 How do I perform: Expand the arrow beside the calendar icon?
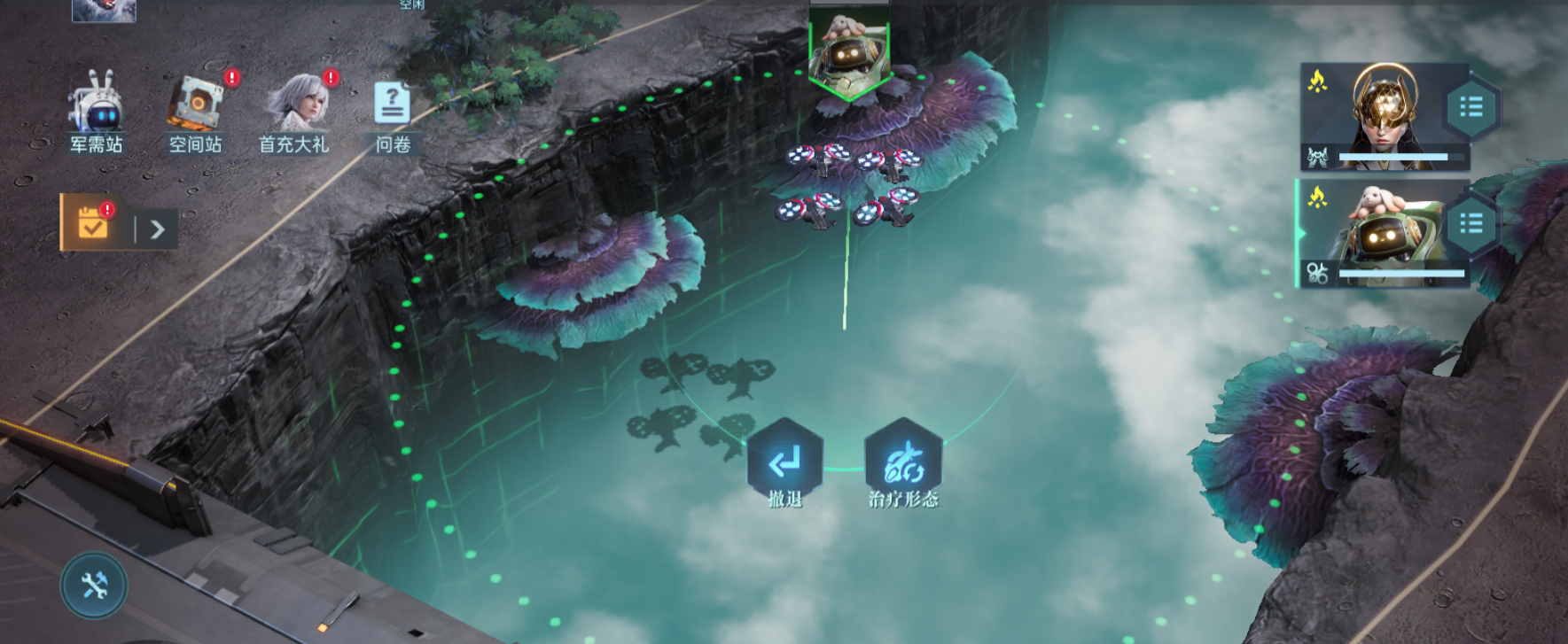pyautogui.click(x=158, y=230)
